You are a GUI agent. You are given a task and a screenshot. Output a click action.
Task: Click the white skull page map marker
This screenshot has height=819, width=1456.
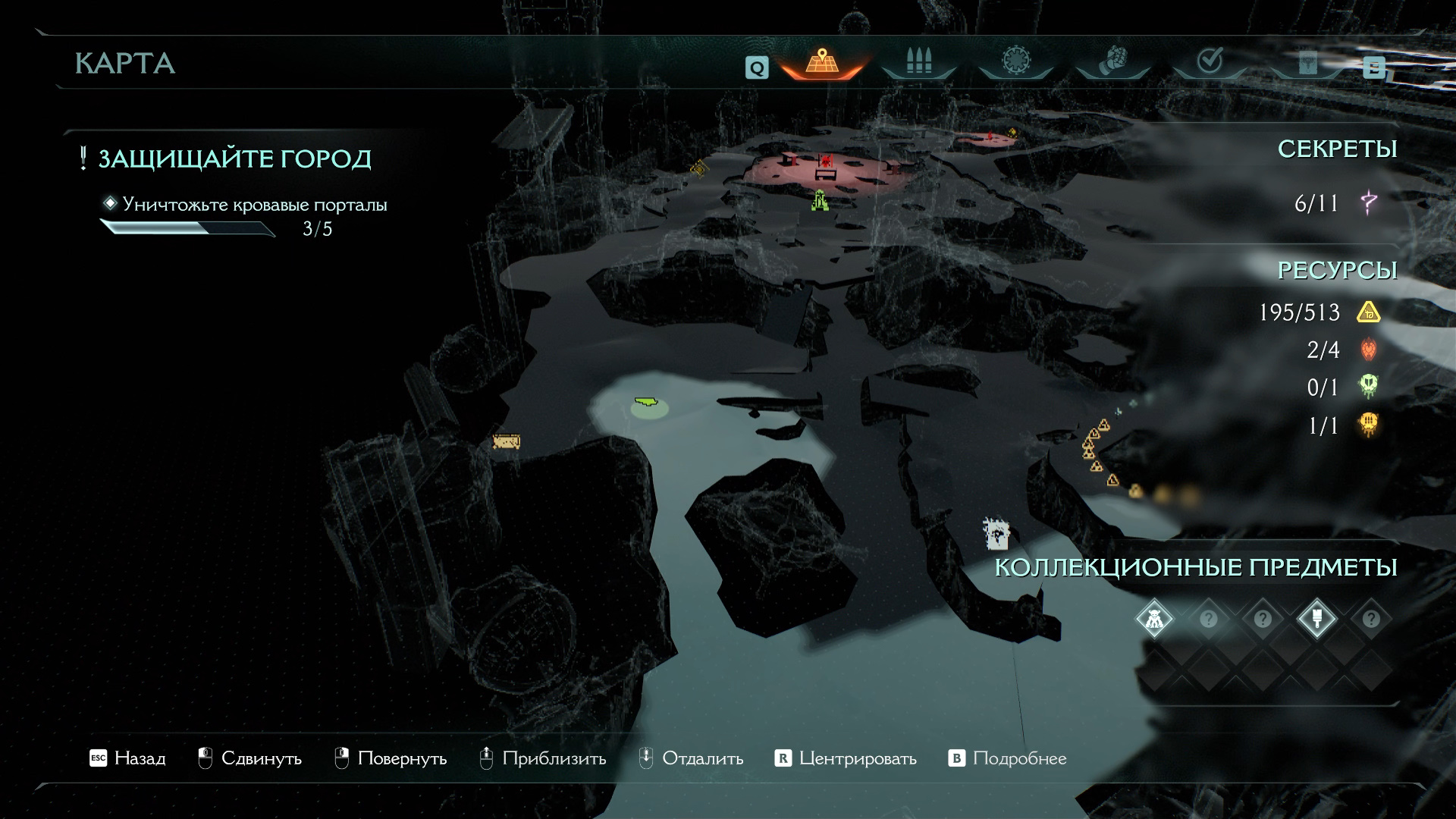click(x=996, y=533)
